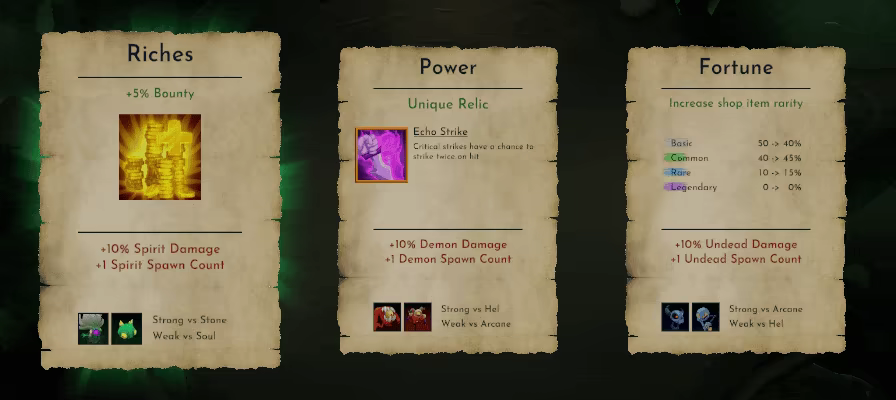Select the Echo Strike relic icon
The image size is (896, 400).
coord(381,154)
